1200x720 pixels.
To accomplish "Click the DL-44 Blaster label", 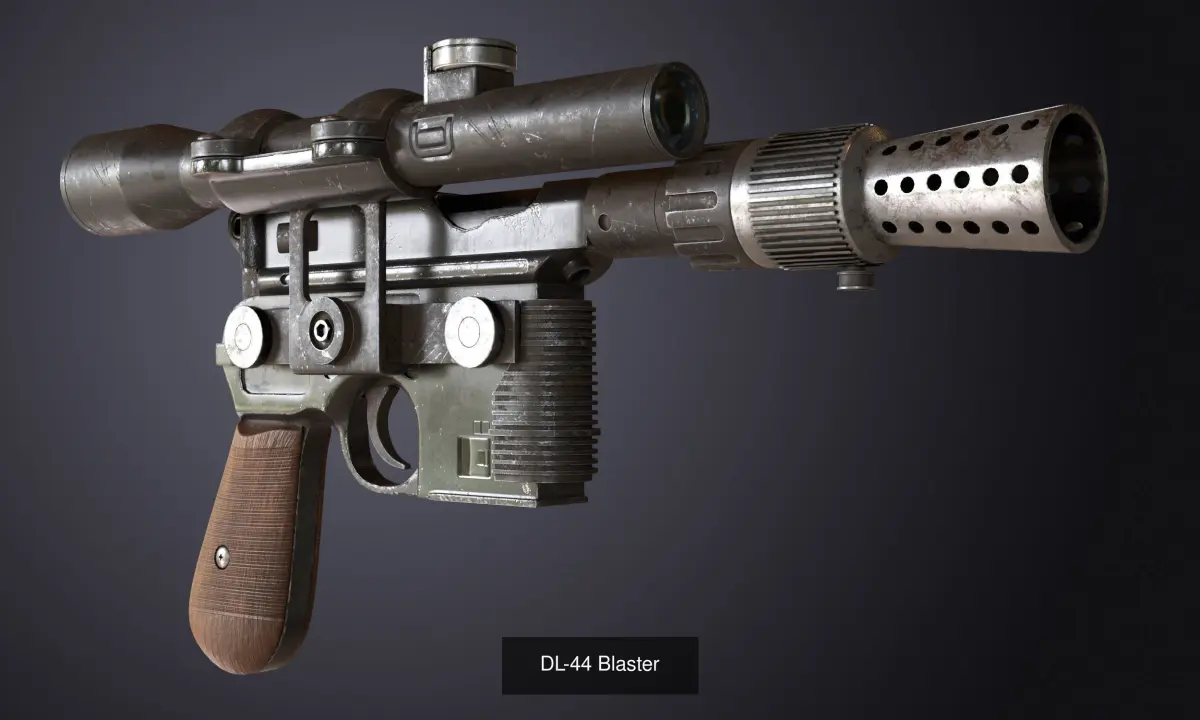I will tap(600, 664).
